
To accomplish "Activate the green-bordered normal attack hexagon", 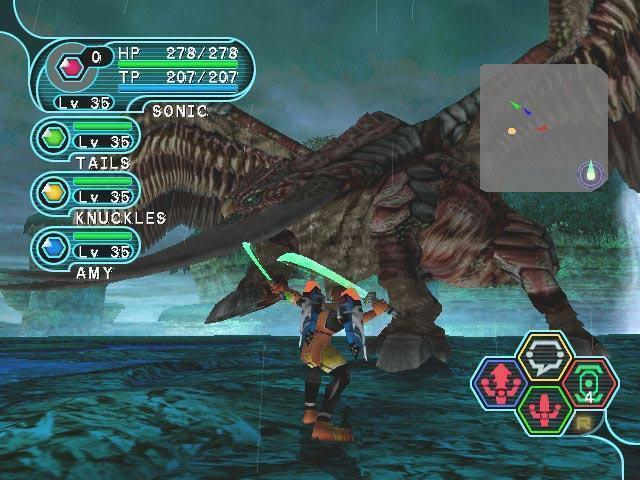I will click(x=544, y=408).
